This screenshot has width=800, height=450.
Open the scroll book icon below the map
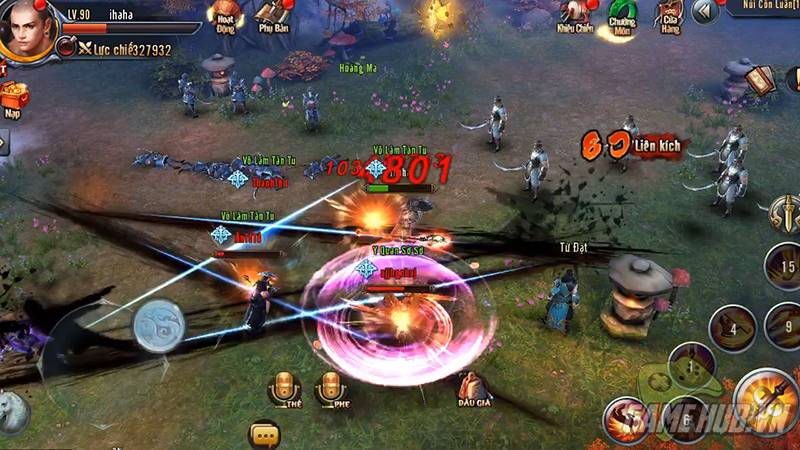pyautogui.click(x=762, y=80)
